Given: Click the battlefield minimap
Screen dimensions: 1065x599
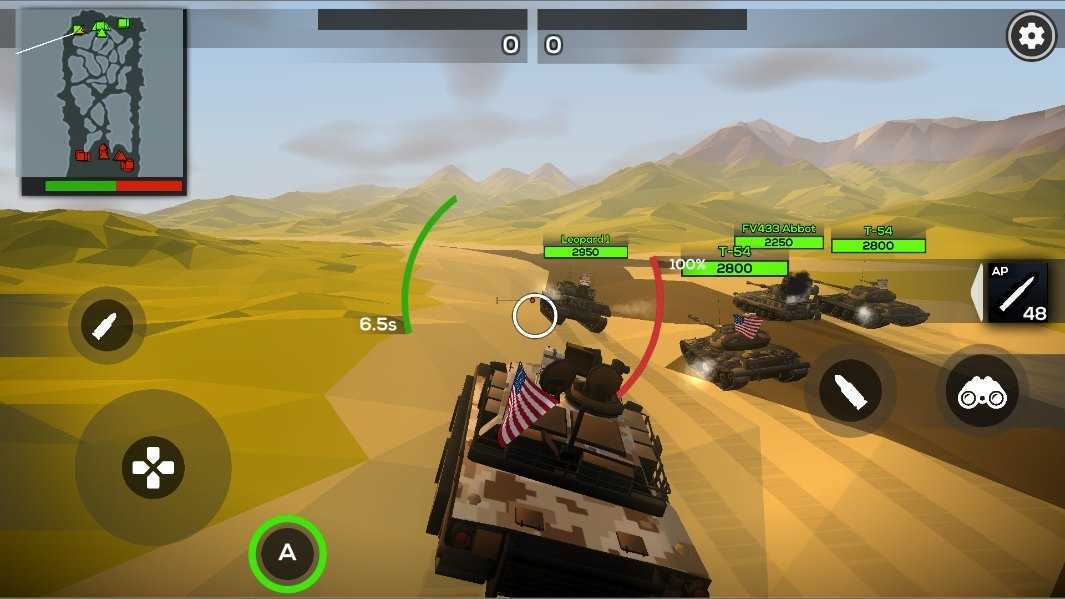Looking at the screenshot, I should pyautogui.click(x=102, y=100).
